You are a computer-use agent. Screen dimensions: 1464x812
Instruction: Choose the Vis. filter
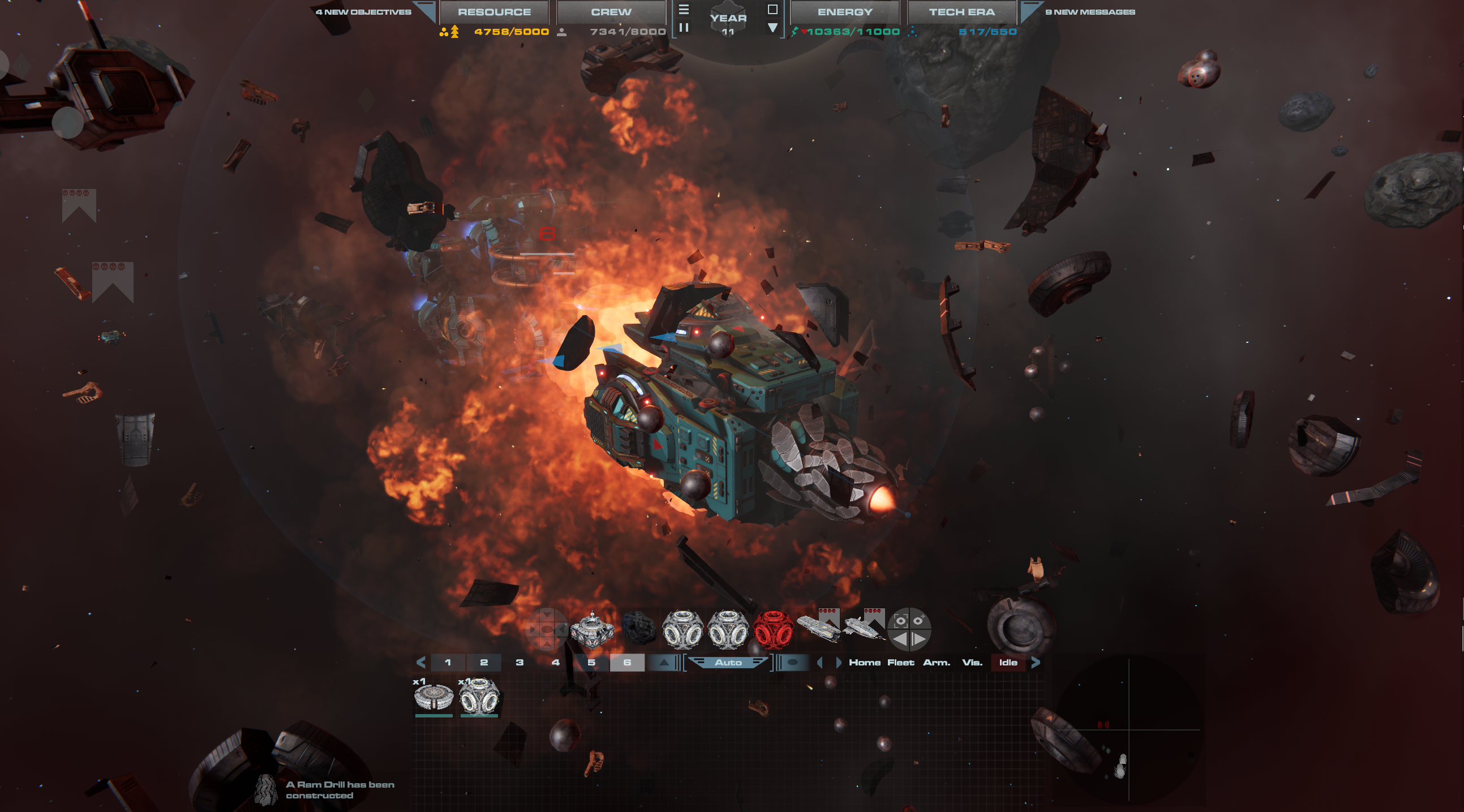pyautogui.click(x=972, y=663)
